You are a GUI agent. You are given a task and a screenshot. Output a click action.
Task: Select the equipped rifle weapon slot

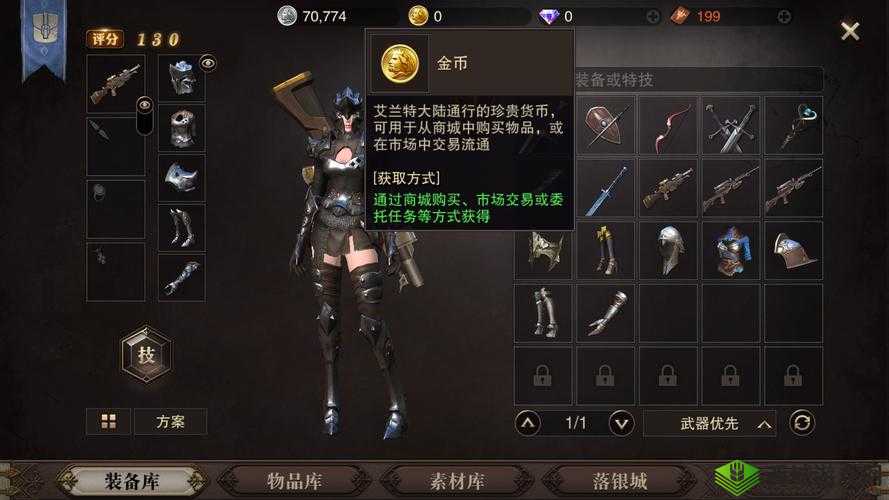[x=115, y=84]
